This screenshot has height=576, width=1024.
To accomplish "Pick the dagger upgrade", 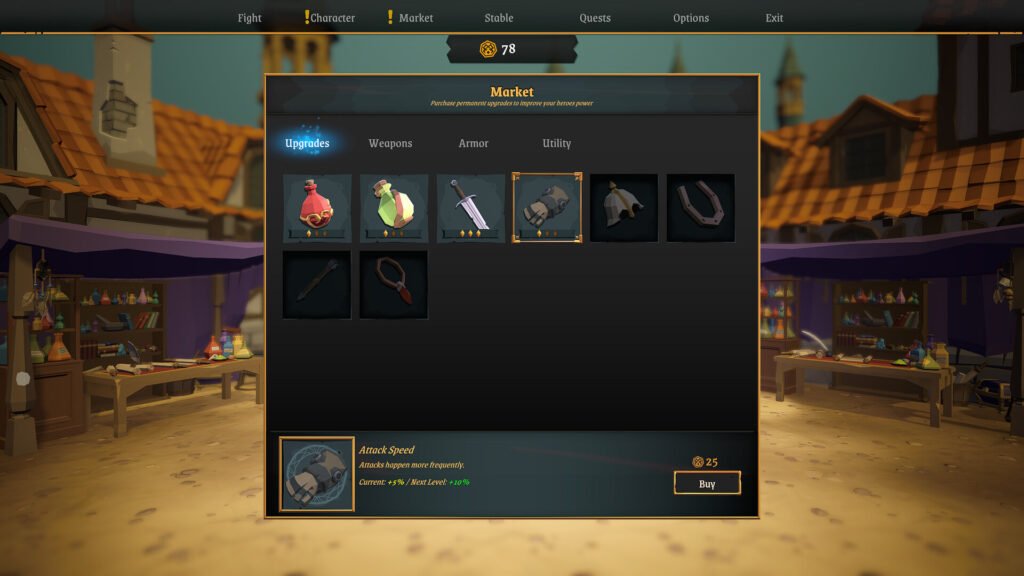I will 471,208.
